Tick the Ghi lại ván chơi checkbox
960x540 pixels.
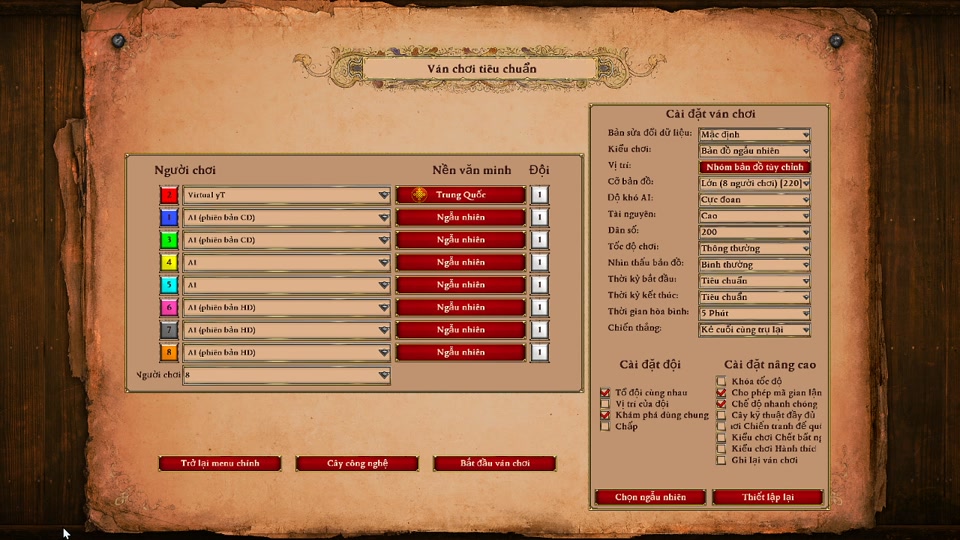[721, 460]
